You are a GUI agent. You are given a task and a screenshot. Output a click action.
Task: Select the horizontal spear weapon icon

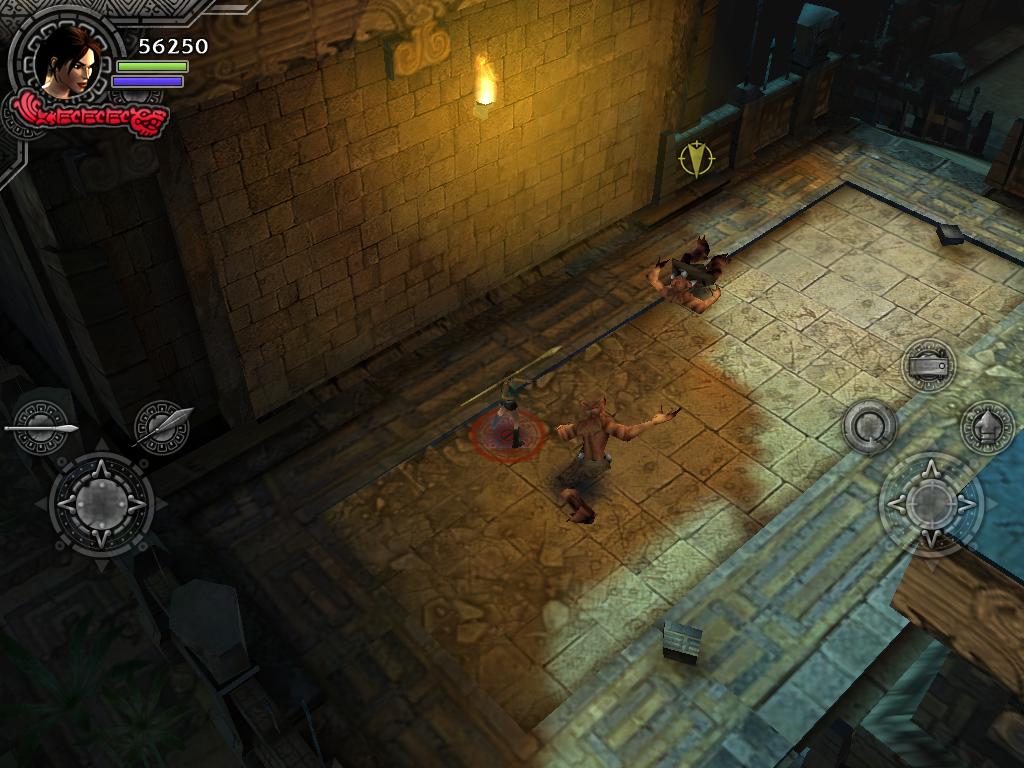pos(42,427)
